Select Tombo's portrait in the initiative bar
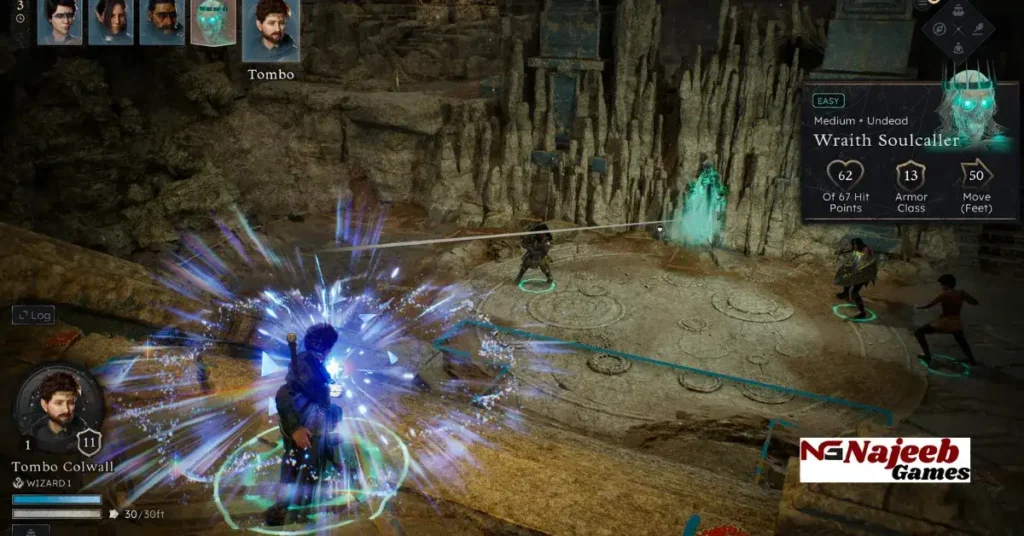 [271, 29]
